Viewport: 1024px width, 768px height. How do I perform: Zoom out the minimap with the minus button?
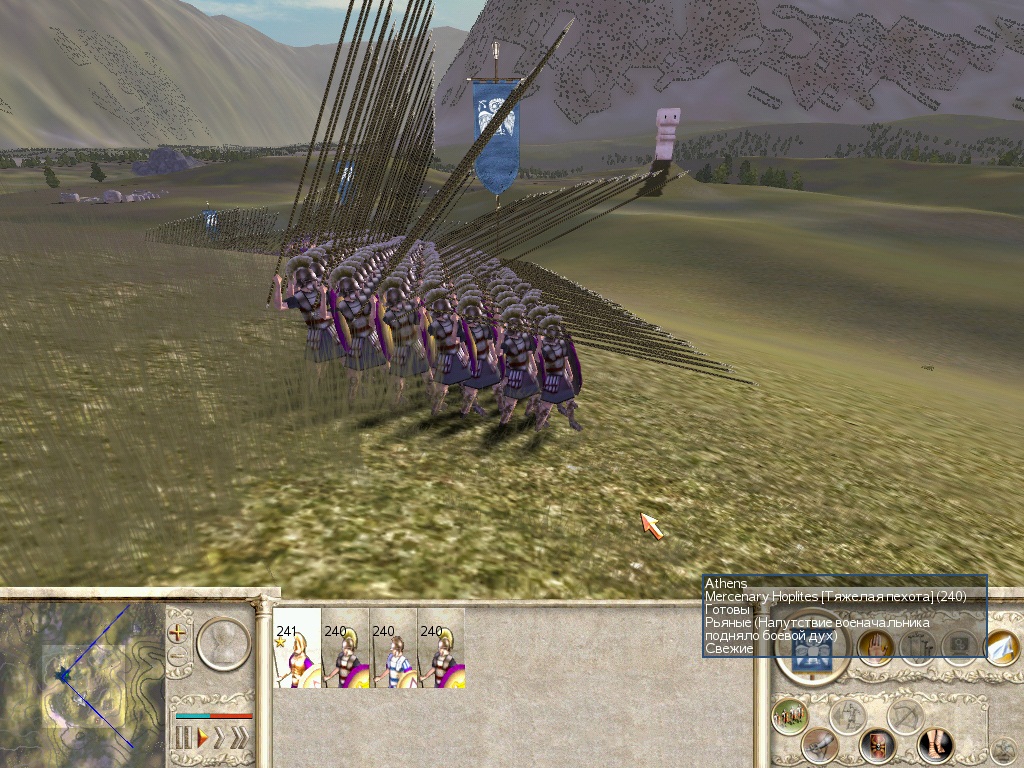[178, 656]
